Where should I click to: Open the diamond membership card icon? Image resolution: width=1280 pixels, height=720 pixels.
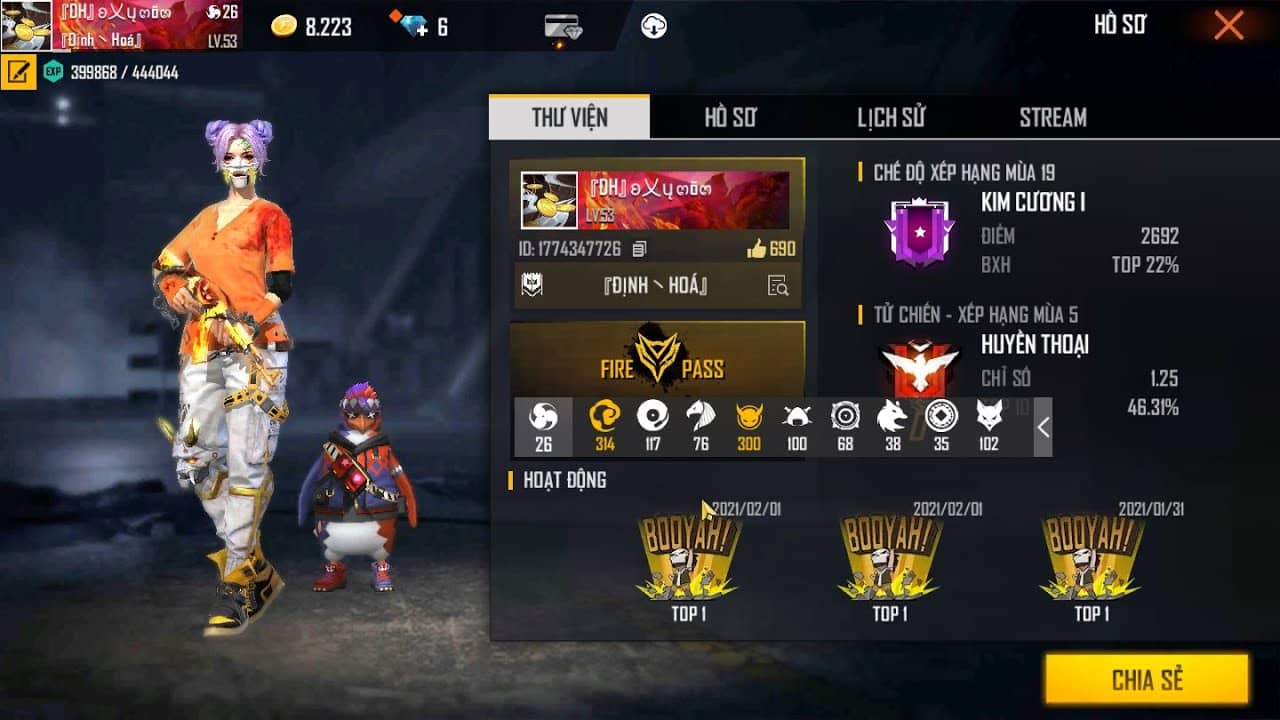coord(561,27)
